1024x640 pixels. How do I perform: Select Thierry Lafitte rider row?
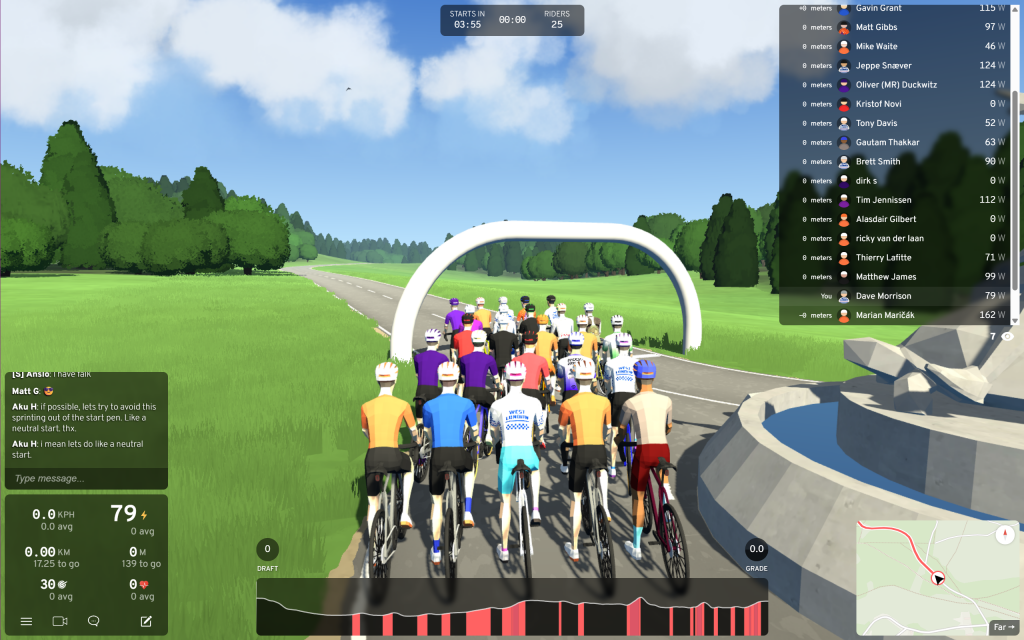click(x=900, y=258)
